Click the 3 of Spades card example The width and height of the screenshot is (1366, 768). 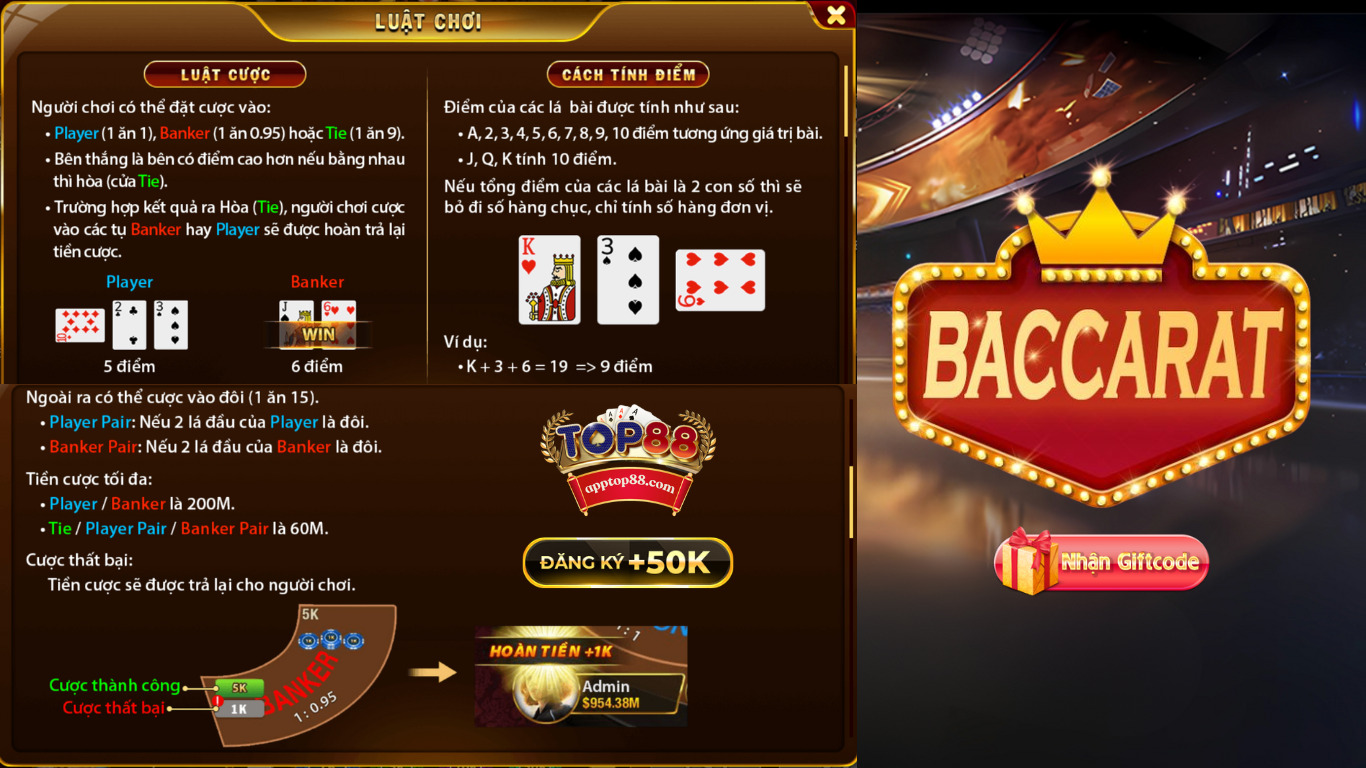627,281
